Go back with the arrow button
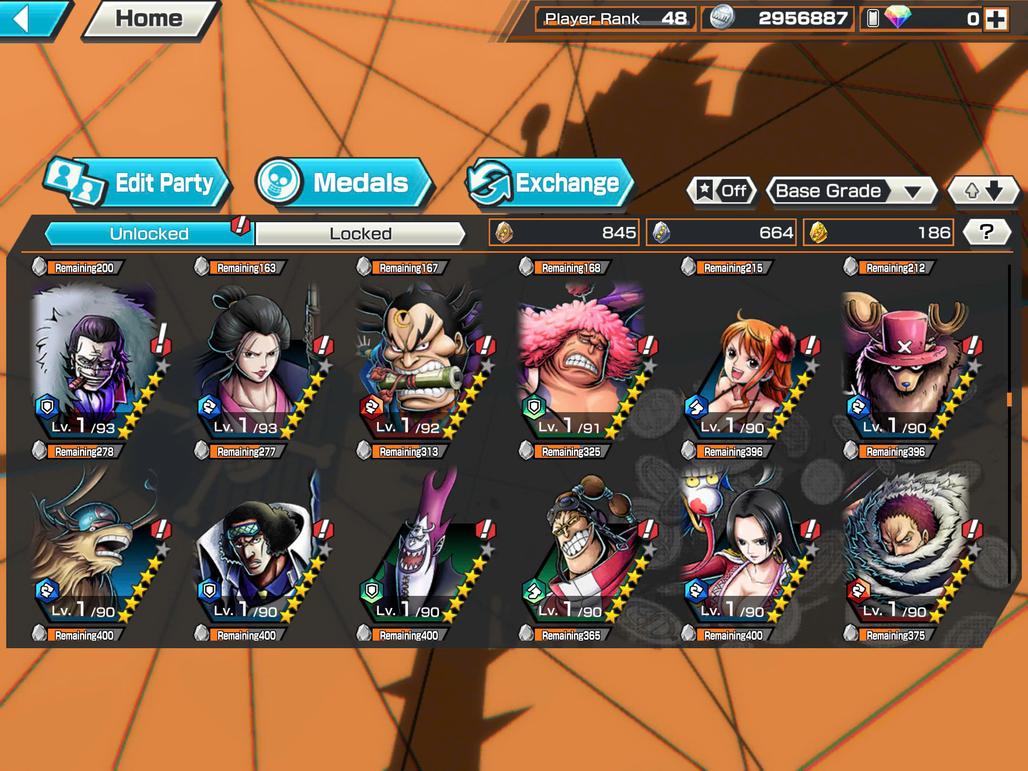The width and height of the screenshot is (1028, 771). point(33,18)
